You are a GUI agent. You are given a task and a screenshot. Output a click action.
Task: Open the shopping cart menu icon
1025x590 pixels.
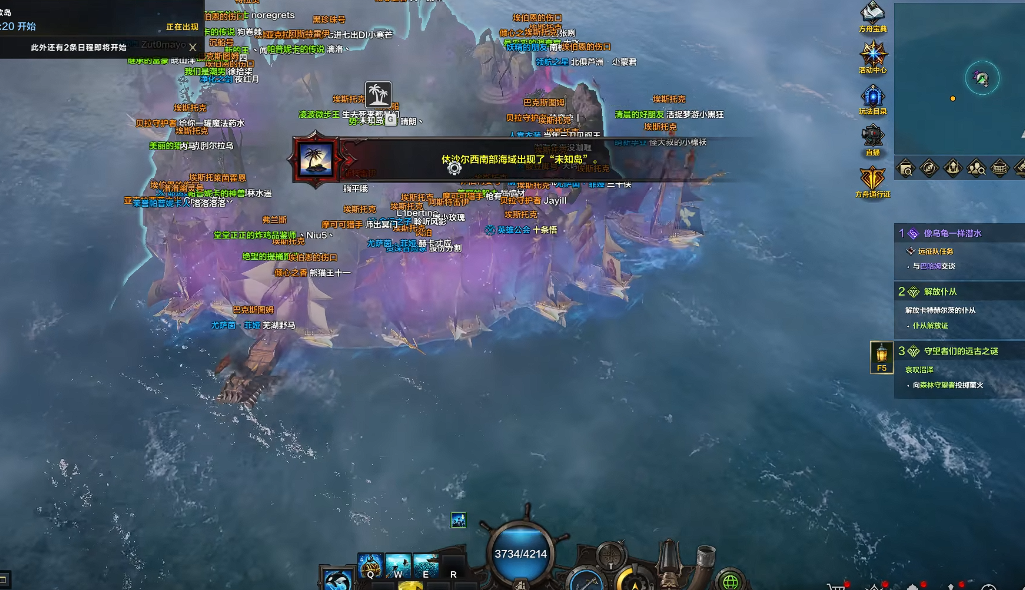(838, 586)
